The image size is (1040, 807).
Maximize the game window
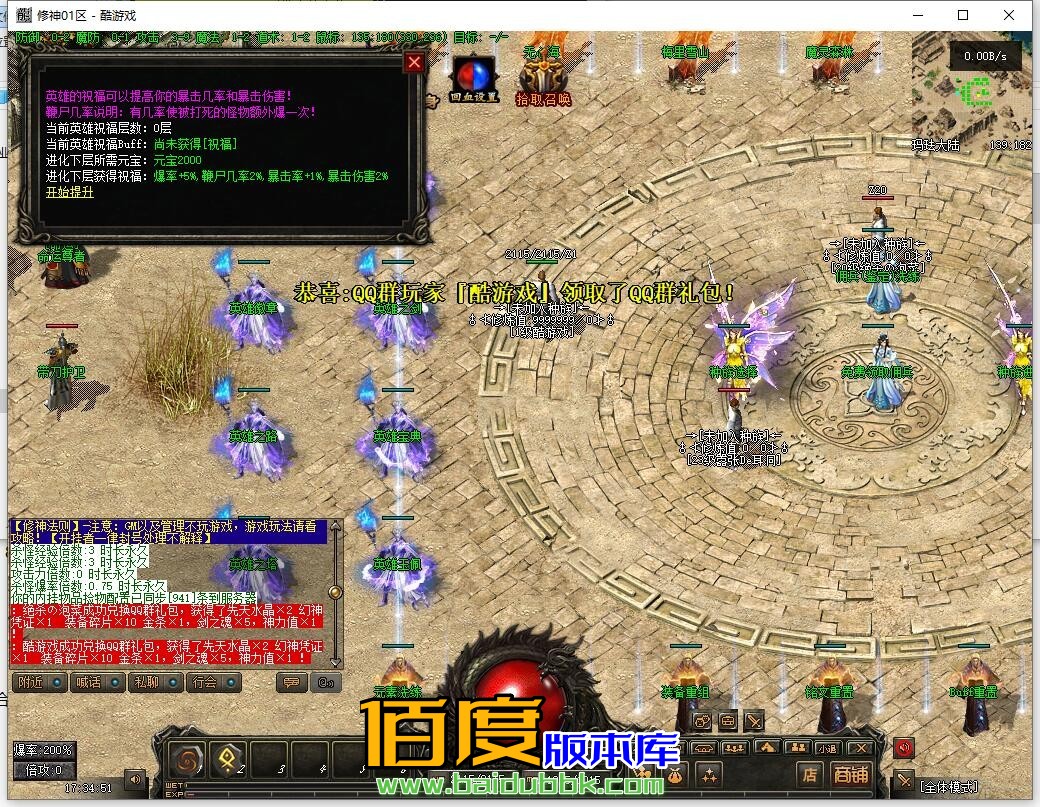coord(963,15)
